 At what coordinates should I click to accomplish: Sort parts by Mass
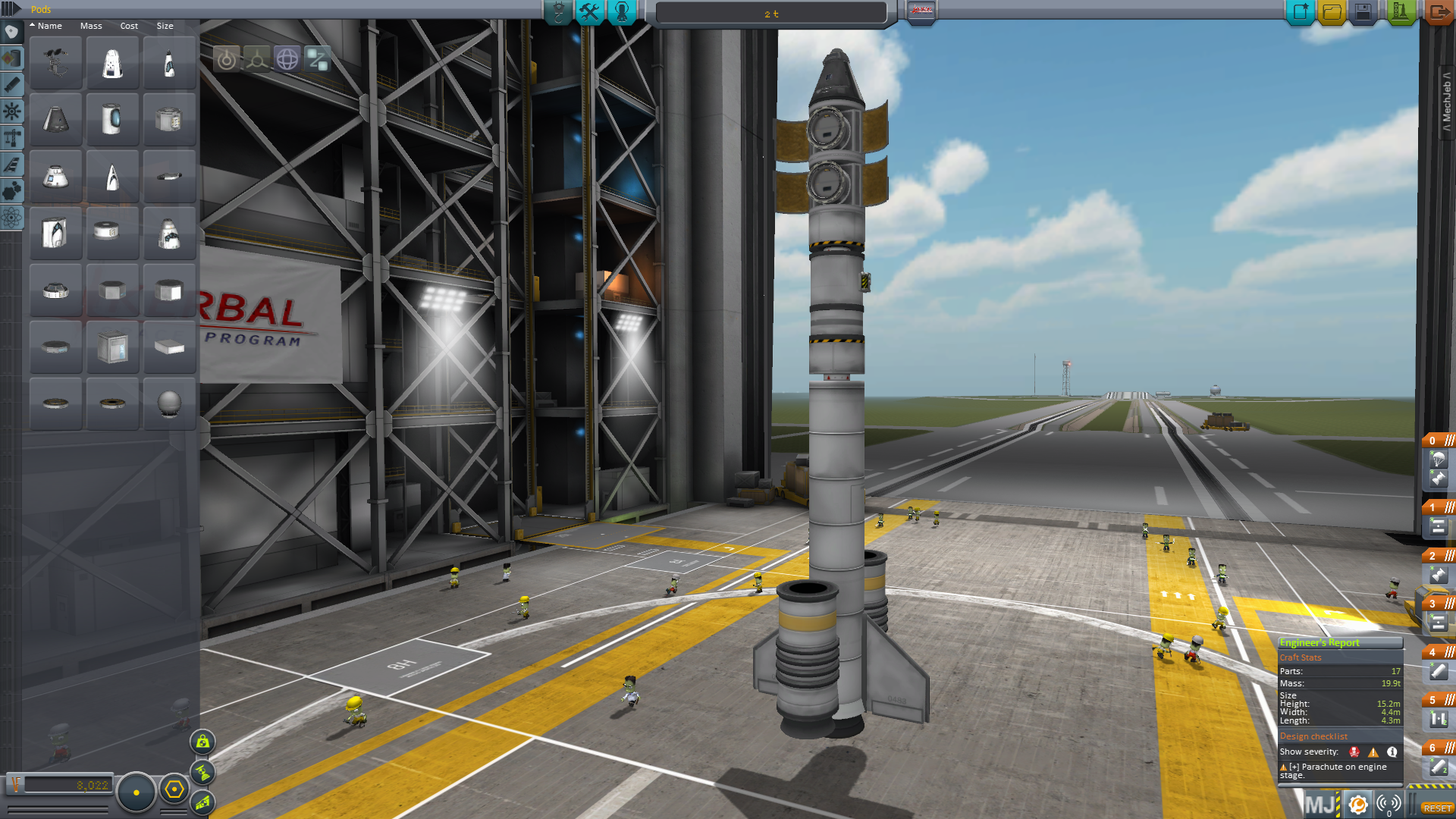pyautogui.click(x=91, y=26)
